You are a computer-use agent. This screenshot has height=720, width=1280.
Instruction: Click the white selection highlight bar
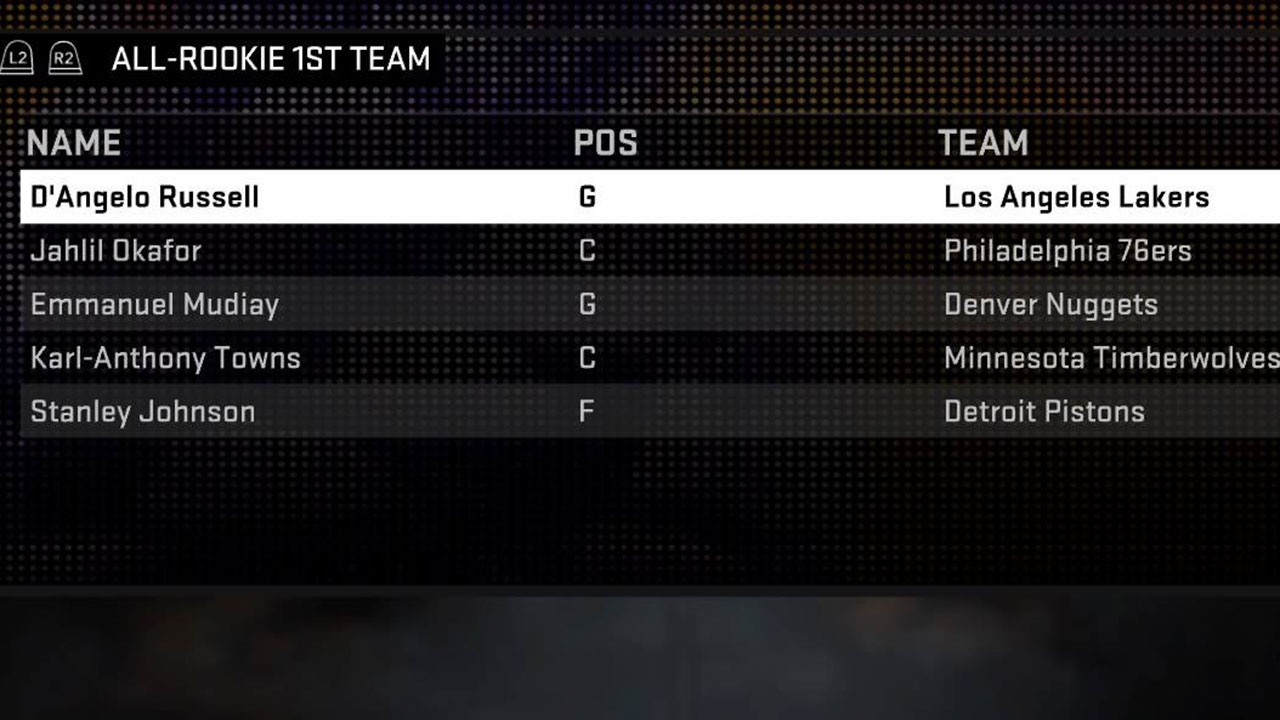[x=640, y=197]
